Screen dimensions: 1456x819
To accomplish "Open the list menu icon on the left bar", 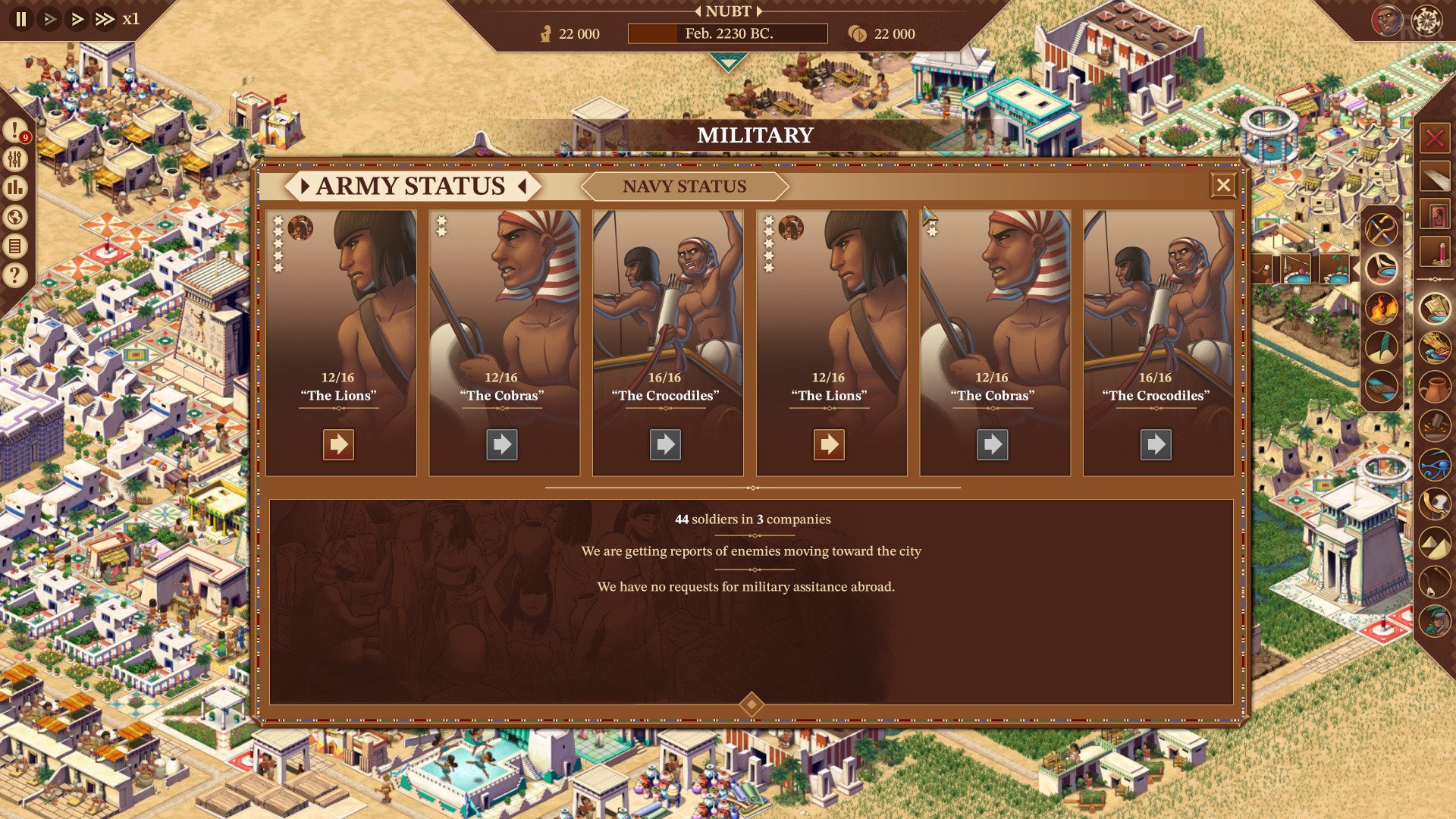I will tap(15, 246).
